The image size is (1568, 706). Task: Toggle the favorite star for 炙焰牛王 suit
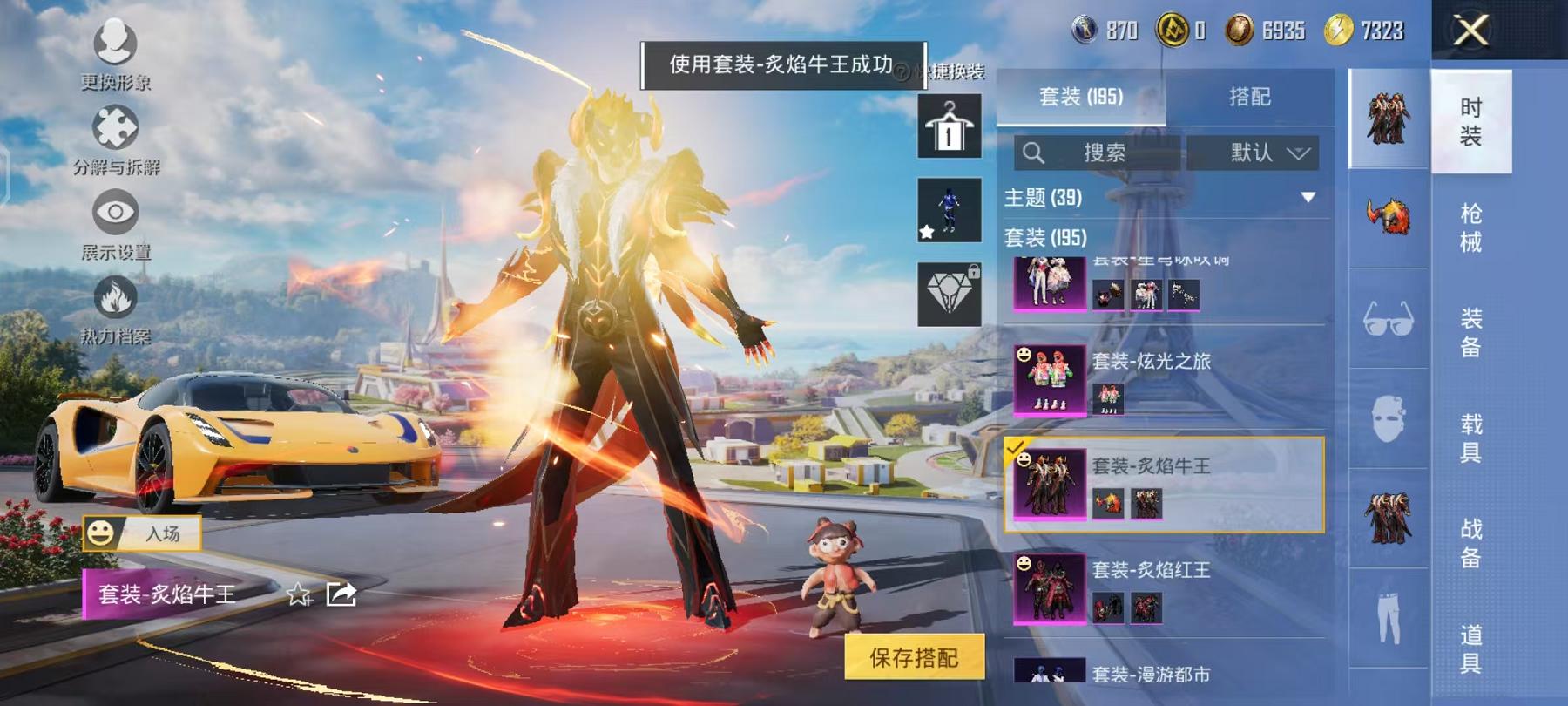pos(300,597)
